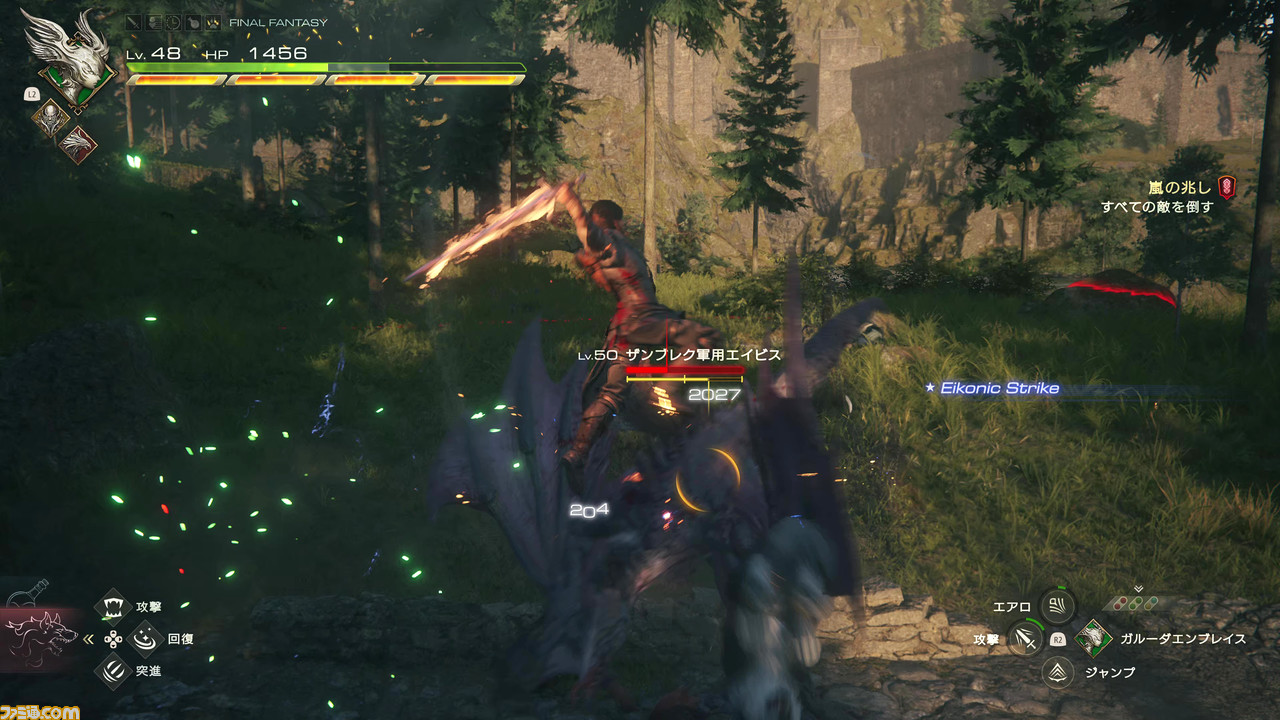This screenshot has width=1280, height=720.
Task: Trigger the ジャンプ jump action
Action: (x=1057, y=672)
